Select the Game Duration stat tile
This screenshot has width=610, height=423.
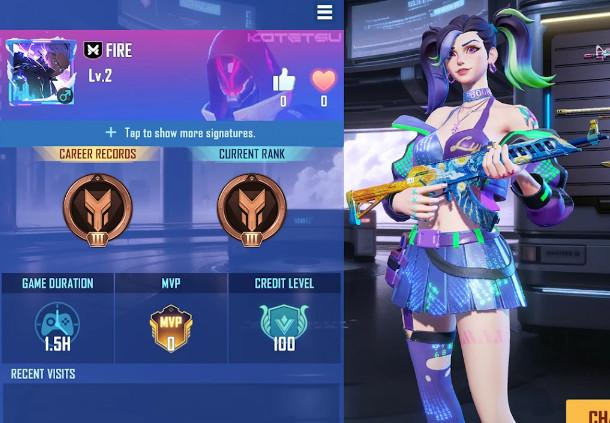57,319
